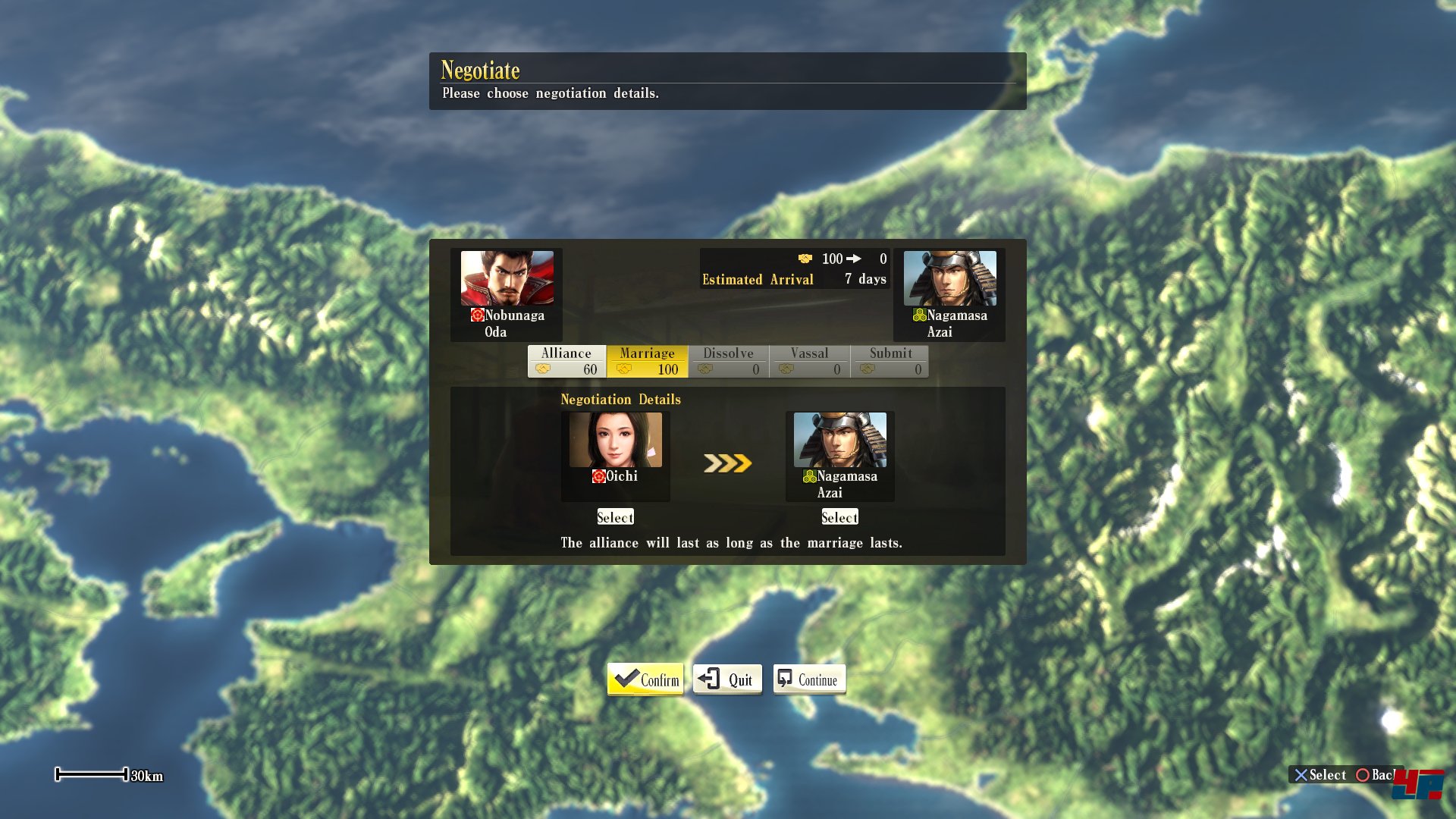Choose the Submit negotiation option
Screen dimensions: 1456x819
tap(890, 353)
